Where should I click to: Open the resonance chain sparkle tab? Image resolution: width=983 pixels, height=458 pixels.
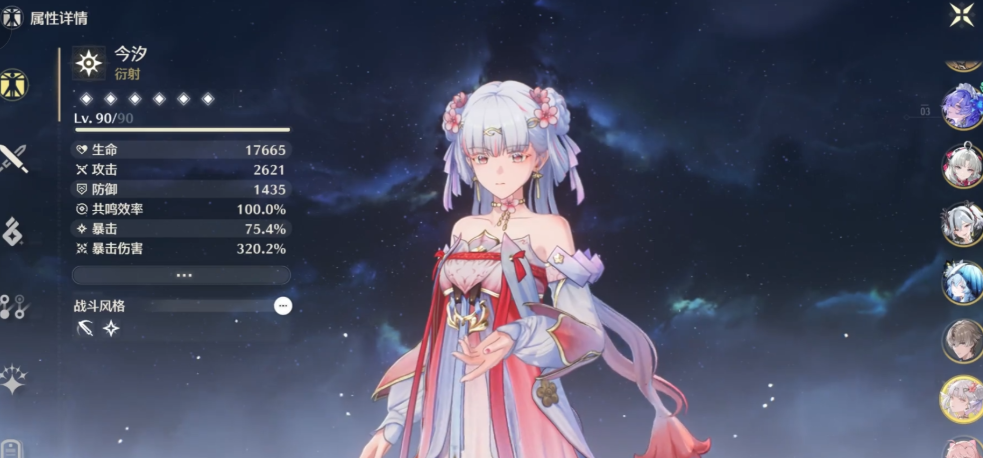(13, 380)
